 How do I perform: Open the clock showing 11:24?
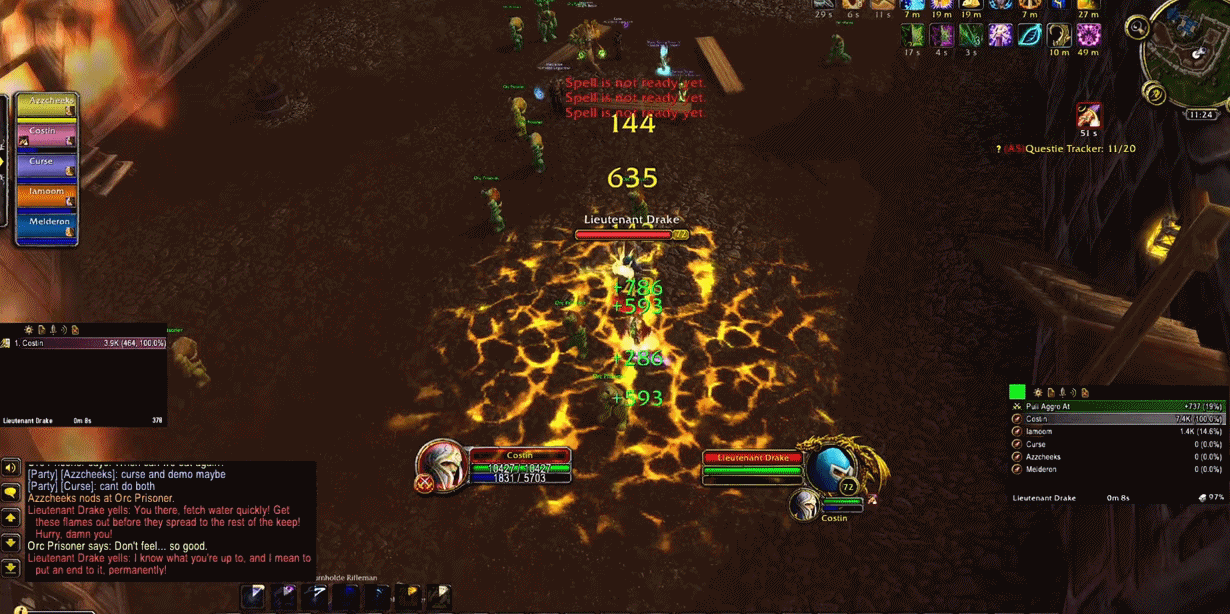coord(1201,115)
